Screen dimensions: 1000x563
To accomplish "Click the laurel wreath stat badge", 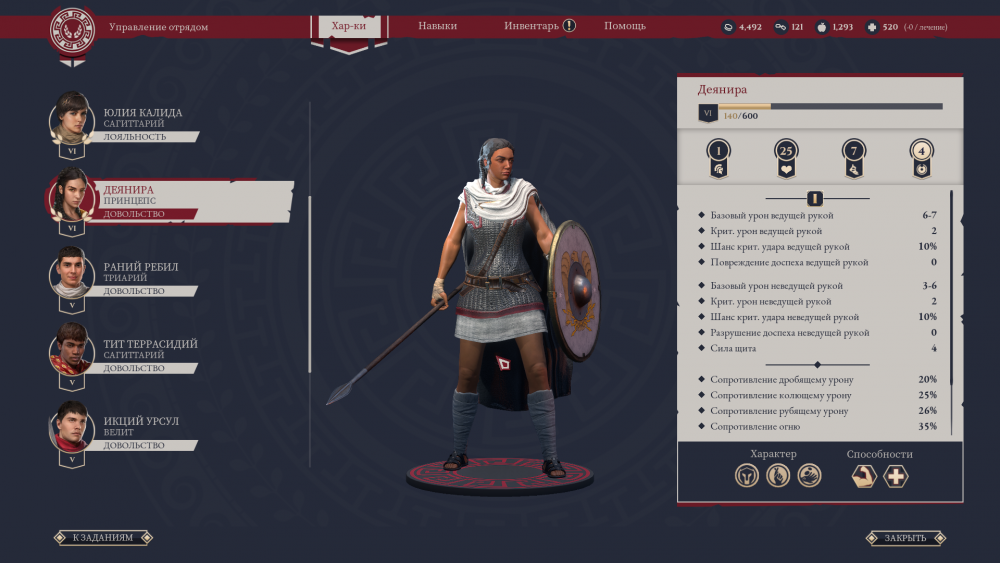I will pos(921,156).
